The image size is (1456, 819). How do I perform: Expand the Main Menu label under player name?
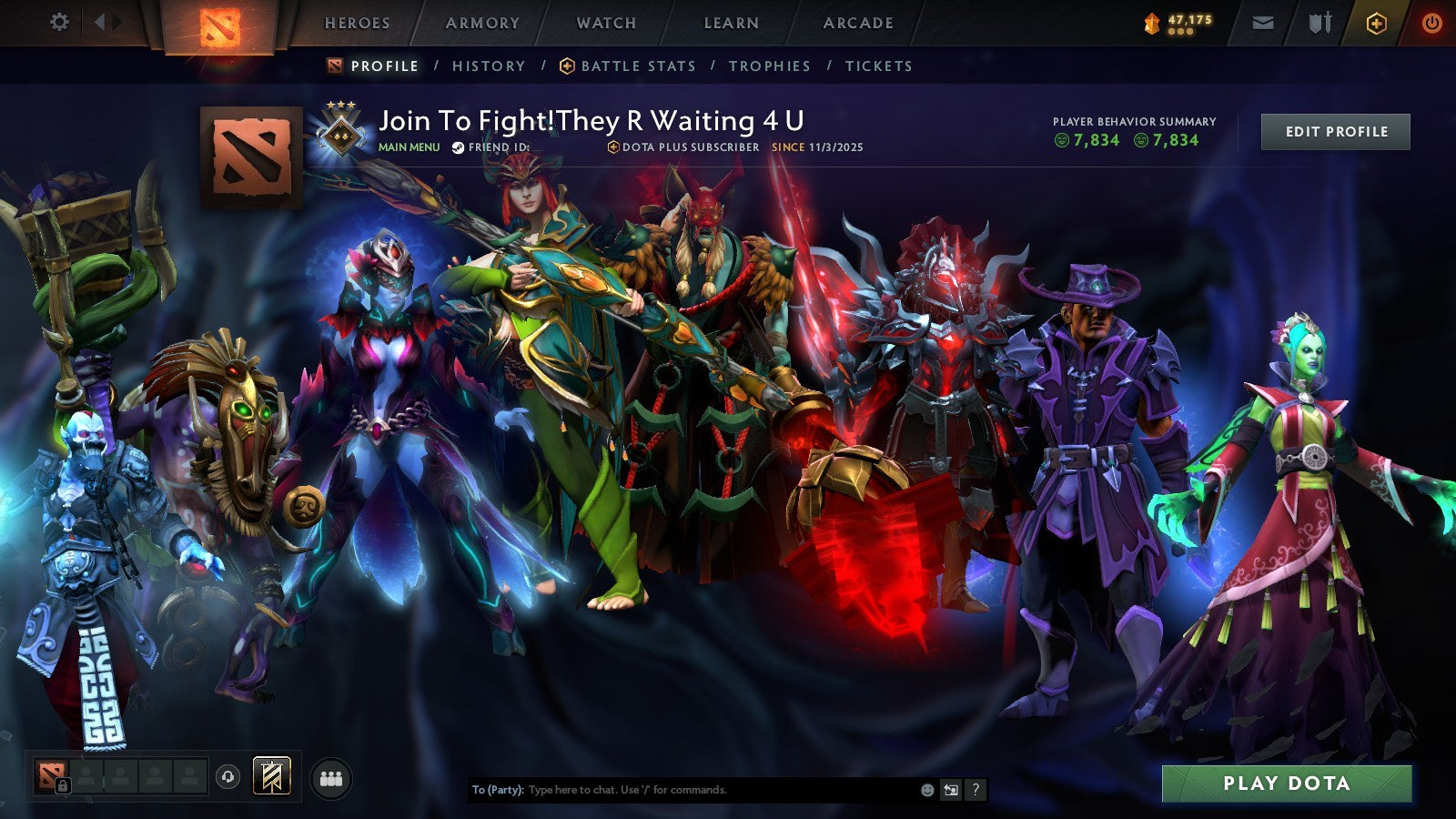[x=408, y=145]
